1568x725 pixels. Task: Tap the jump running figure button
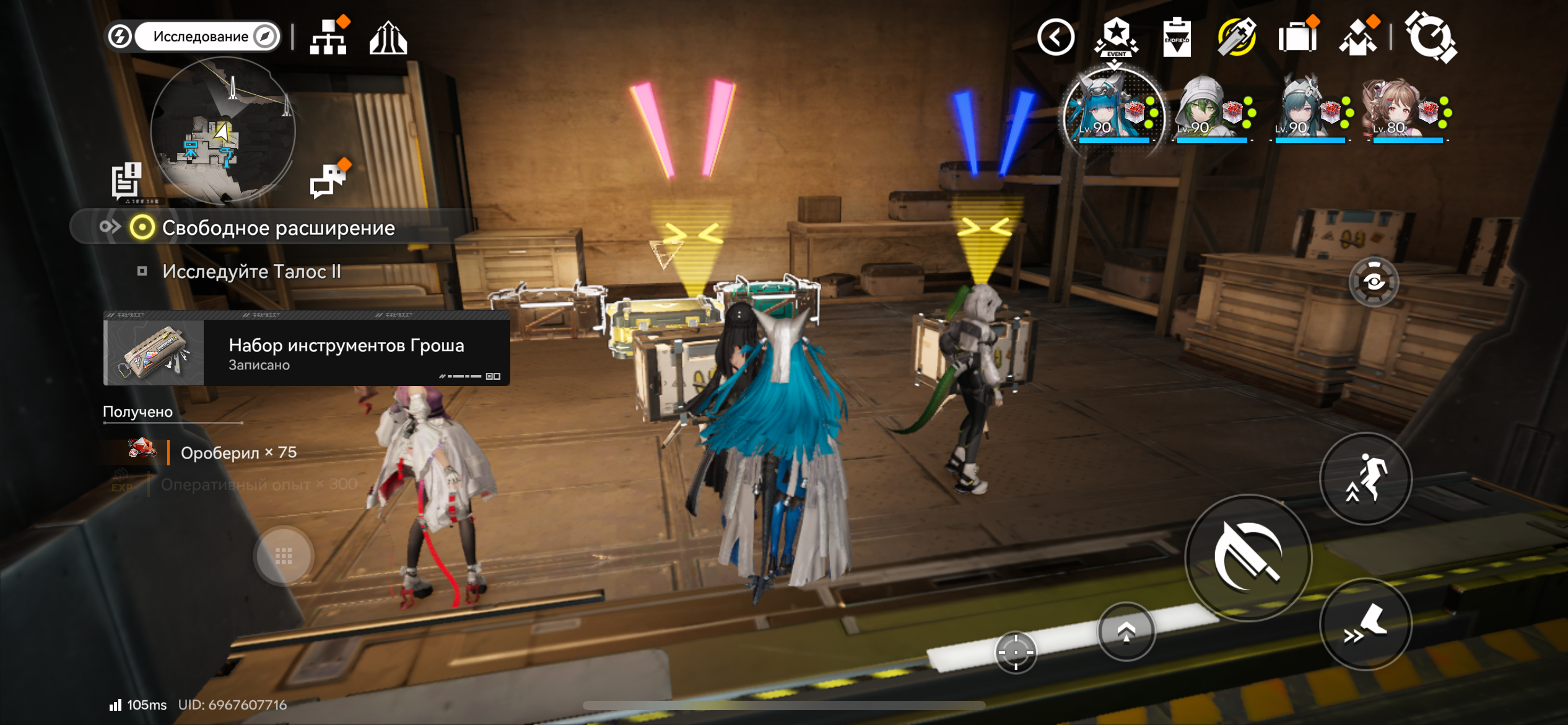tap(1365, 479)
